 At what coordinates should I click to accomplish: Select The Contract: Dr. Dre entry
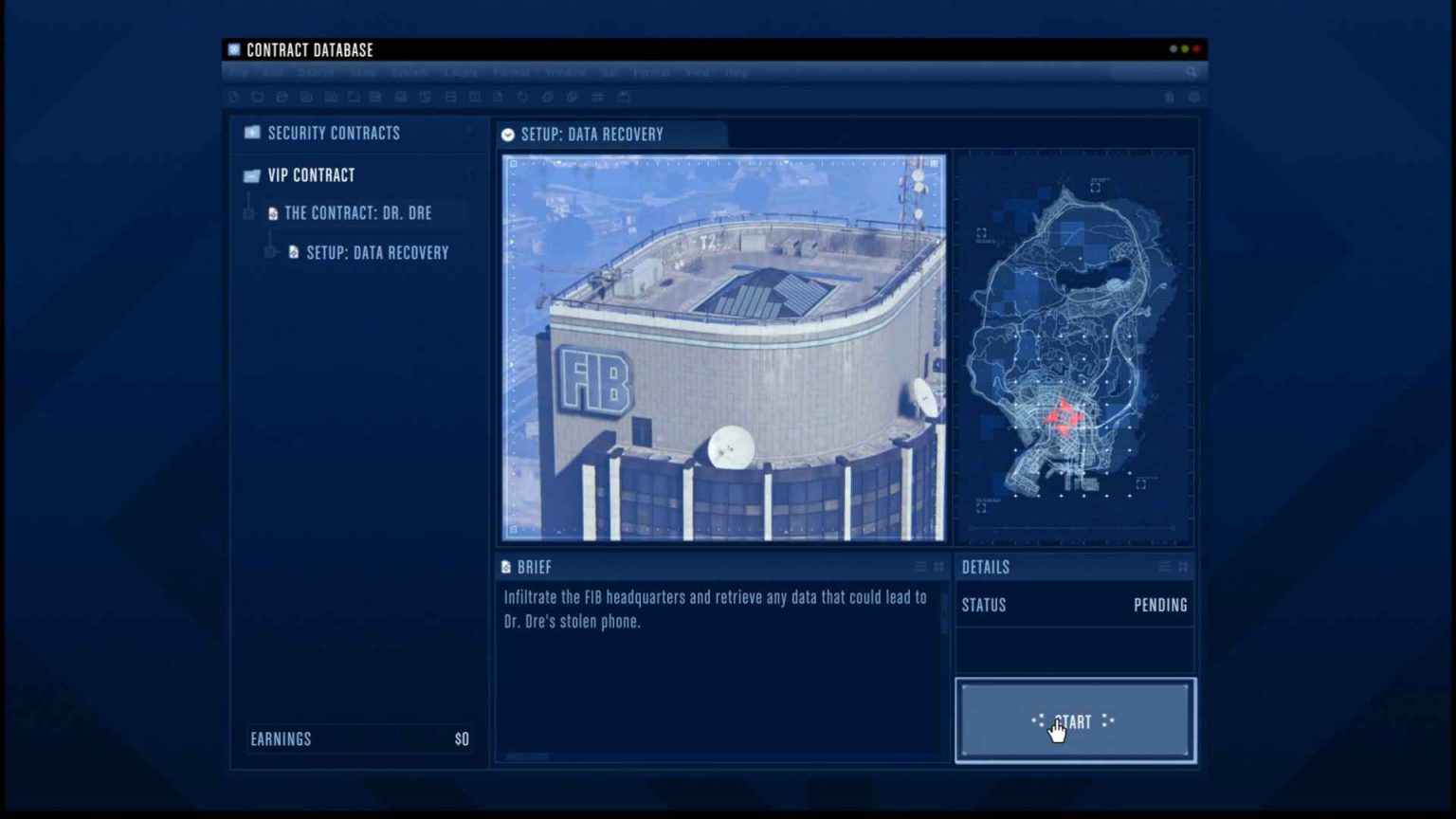click(x=358, y=212)
